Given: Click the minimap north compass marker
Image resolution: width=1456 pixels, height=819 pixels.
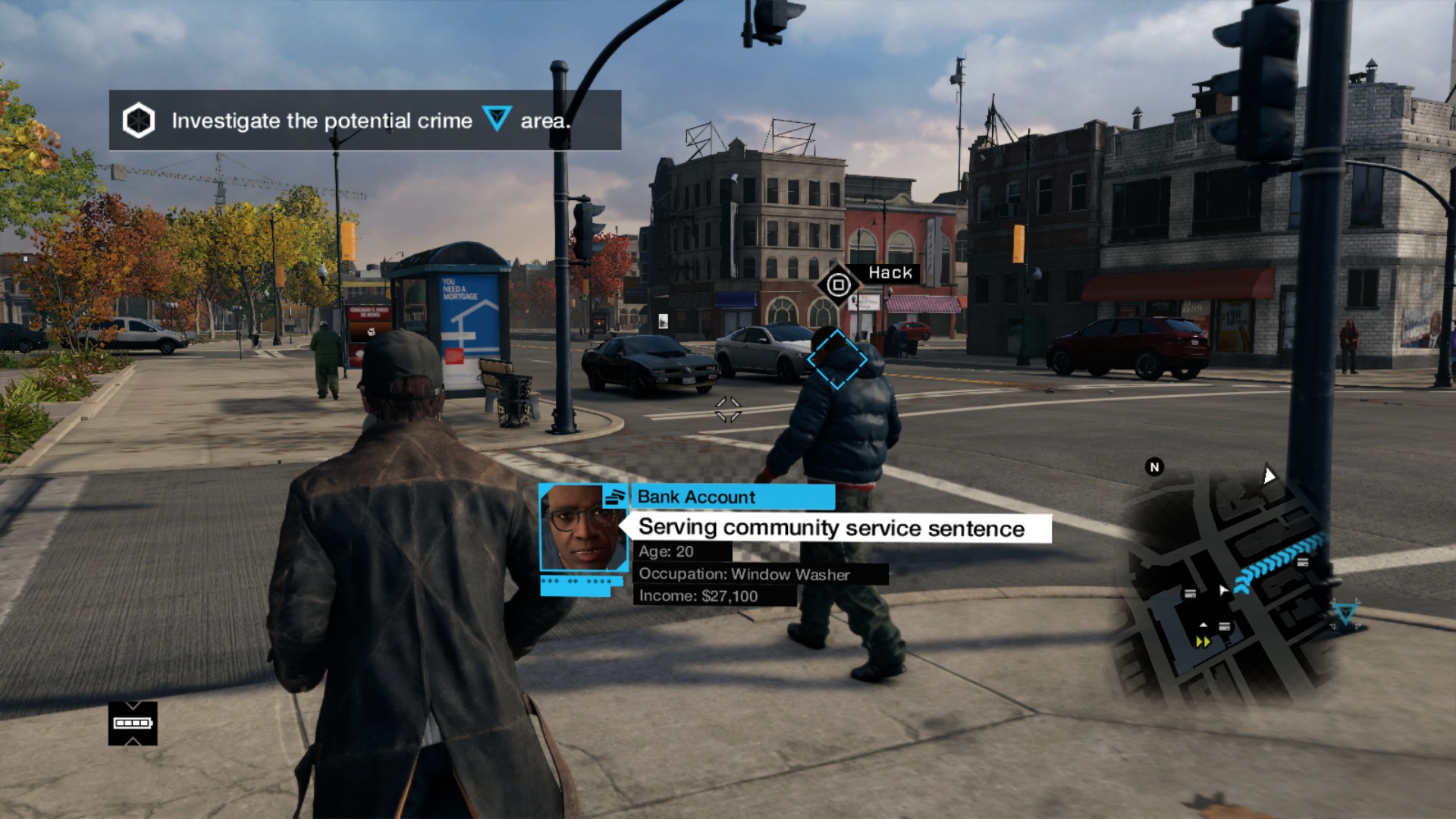Looking at the screenshot, I should point(1154,467).
